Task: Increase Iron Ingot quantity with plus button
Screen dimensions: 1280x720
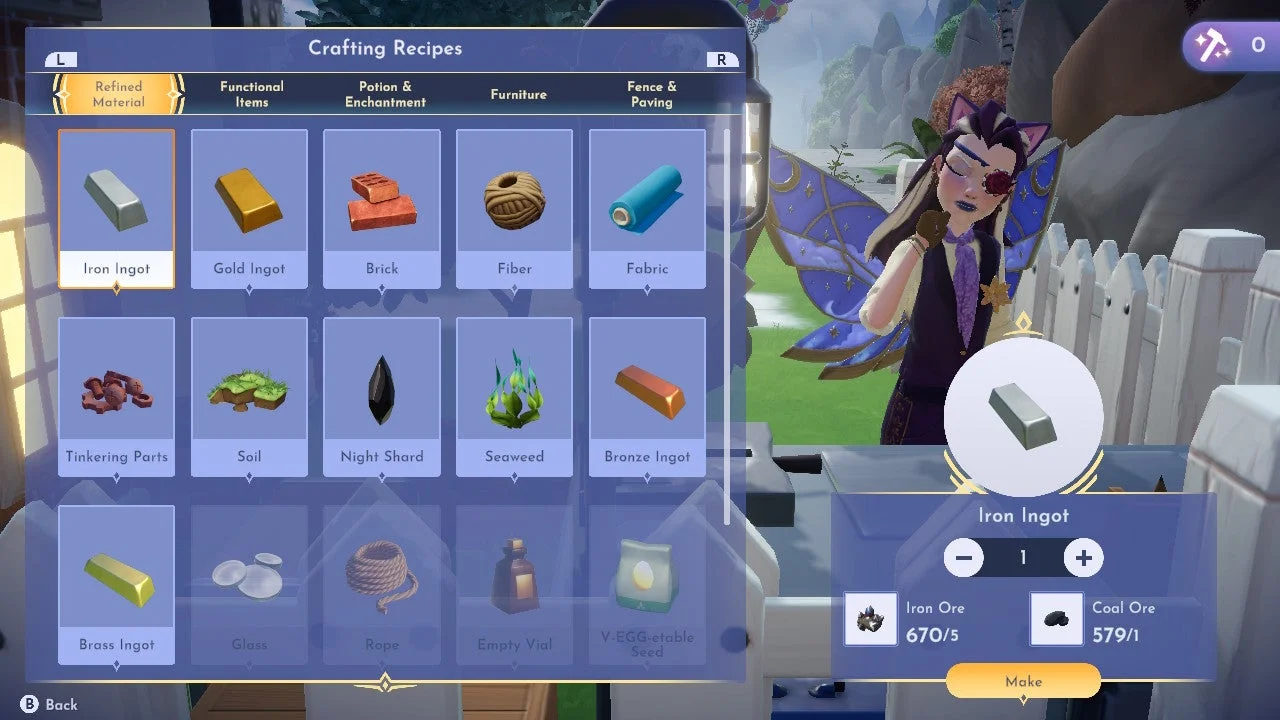Action: [x=1084, y=557]
